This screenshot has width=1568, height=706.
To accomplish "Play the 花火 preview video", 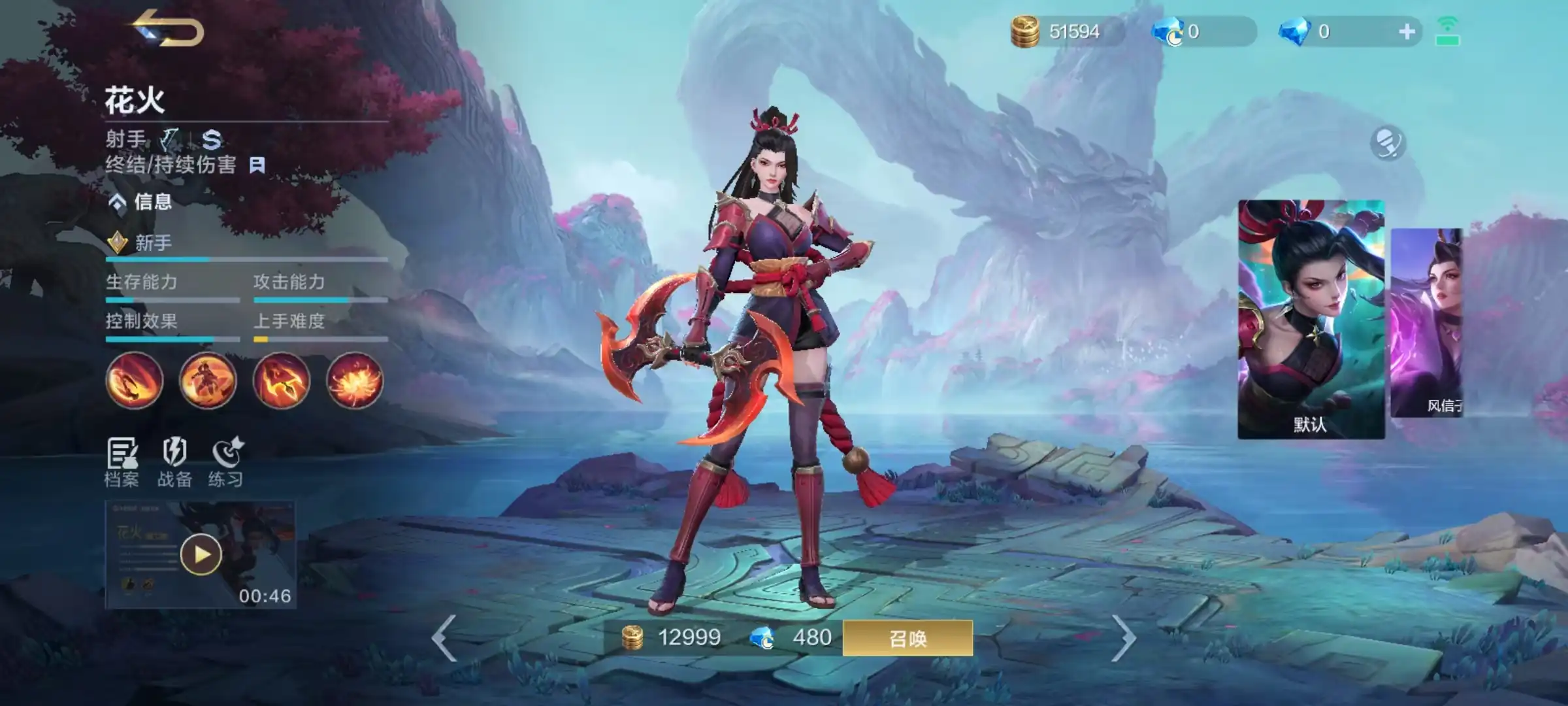I will [x=201, y=554].
